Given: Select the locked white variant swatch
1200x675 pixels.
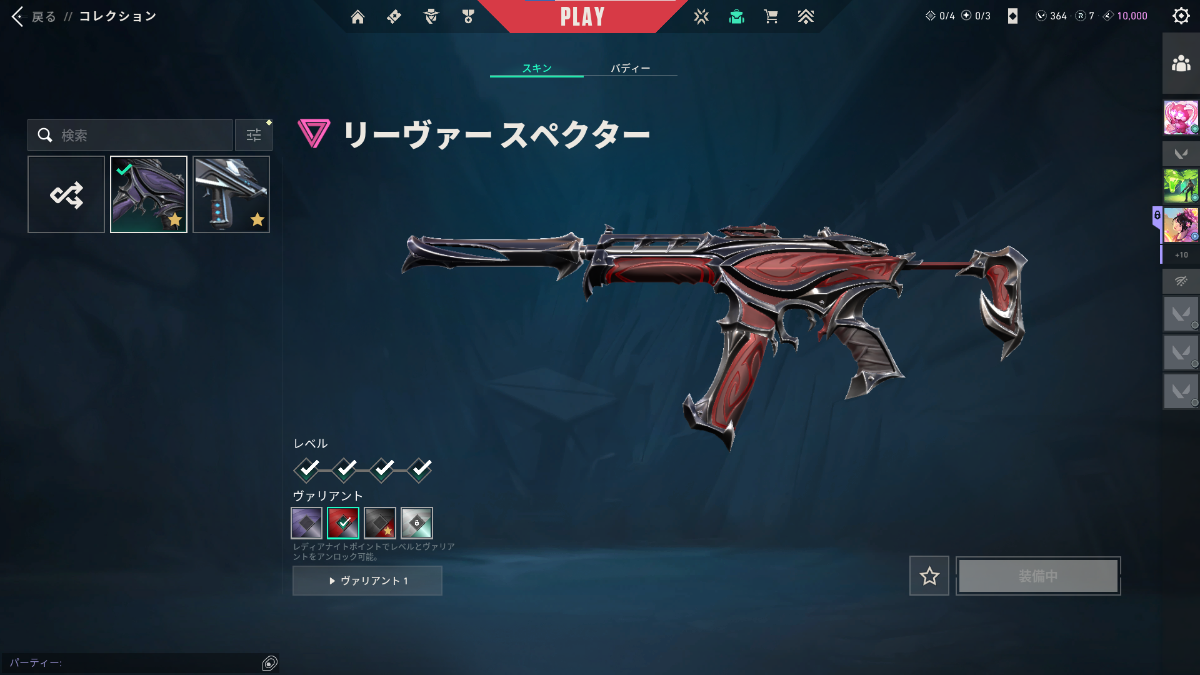Looking at the screenshot, I should click(417, 523).
